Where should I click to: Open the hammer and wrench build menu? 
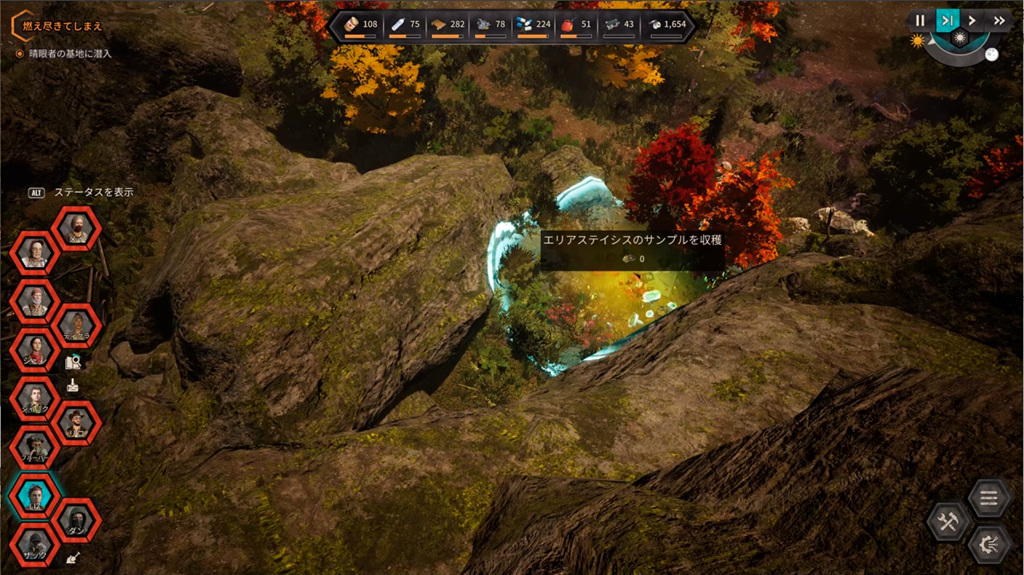947,521
